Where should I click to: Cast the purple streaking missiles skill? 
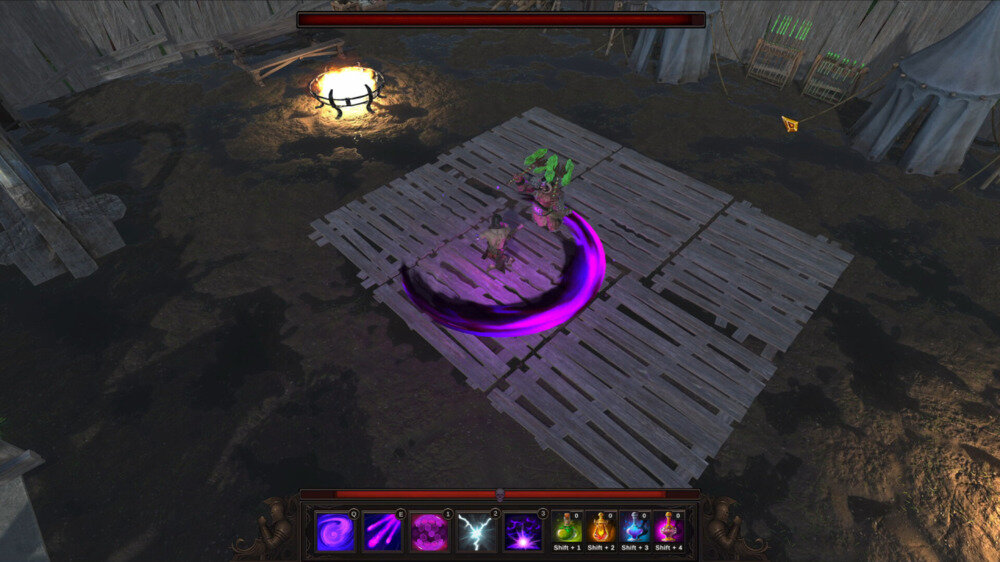click(x=382, y=532)
